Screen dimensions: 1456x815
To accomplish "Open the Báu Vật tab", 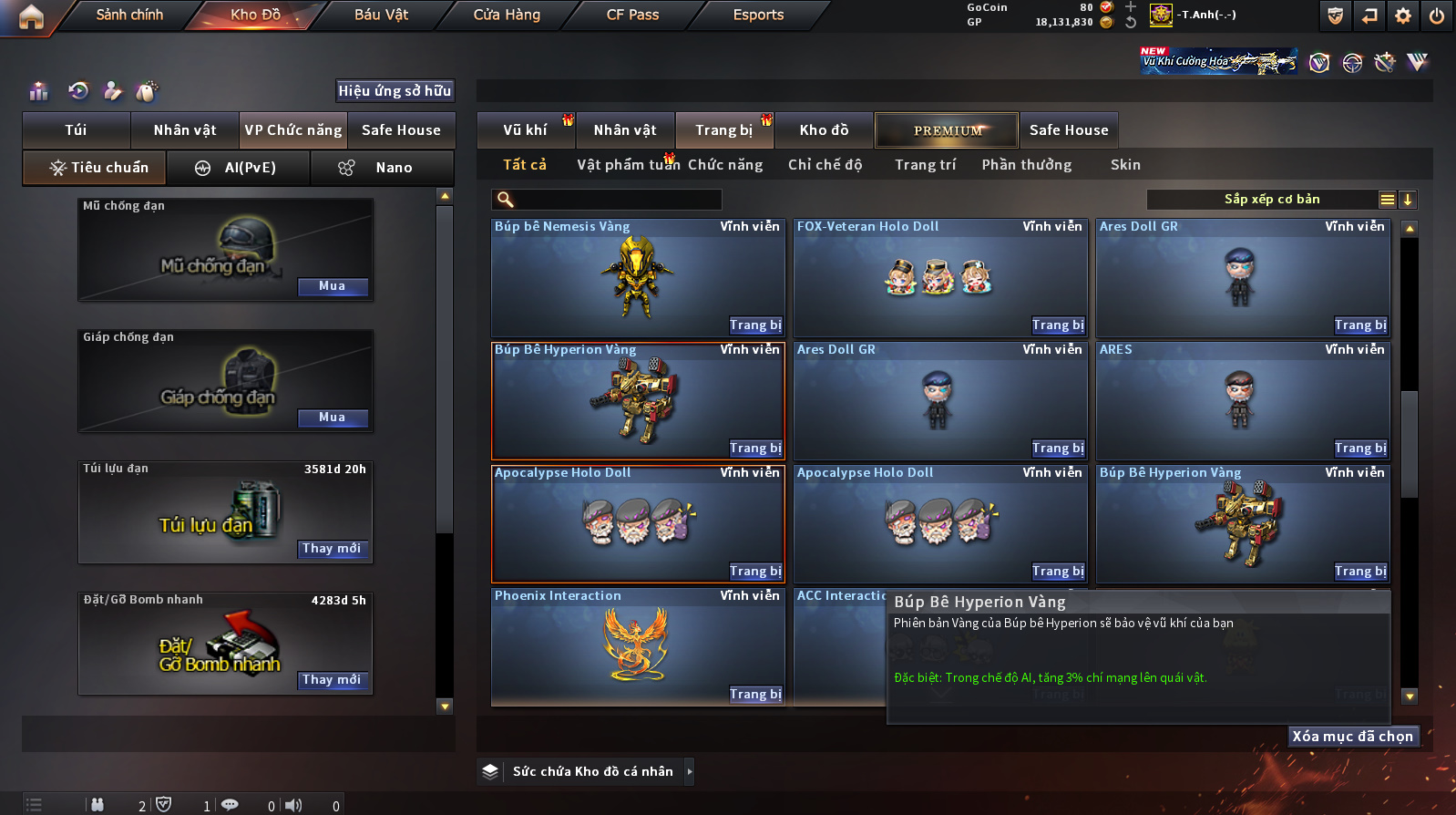I will [x=381, y=15].
